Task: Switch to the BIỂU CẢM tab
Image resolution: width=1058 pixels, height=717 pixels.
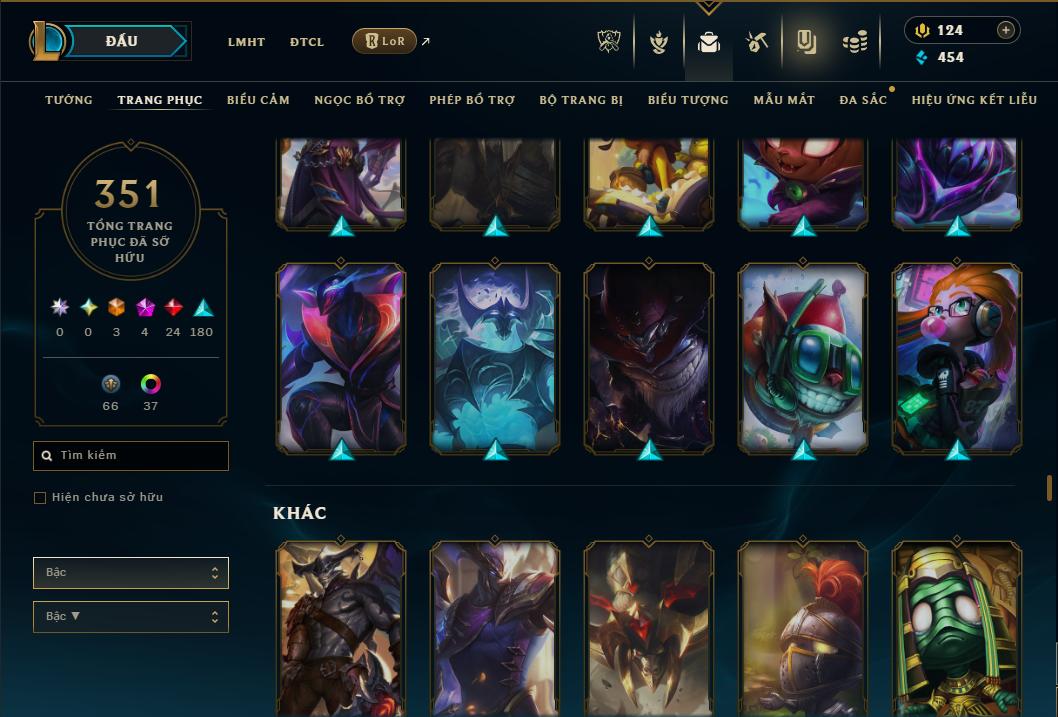Action: (x=258, y=100)
